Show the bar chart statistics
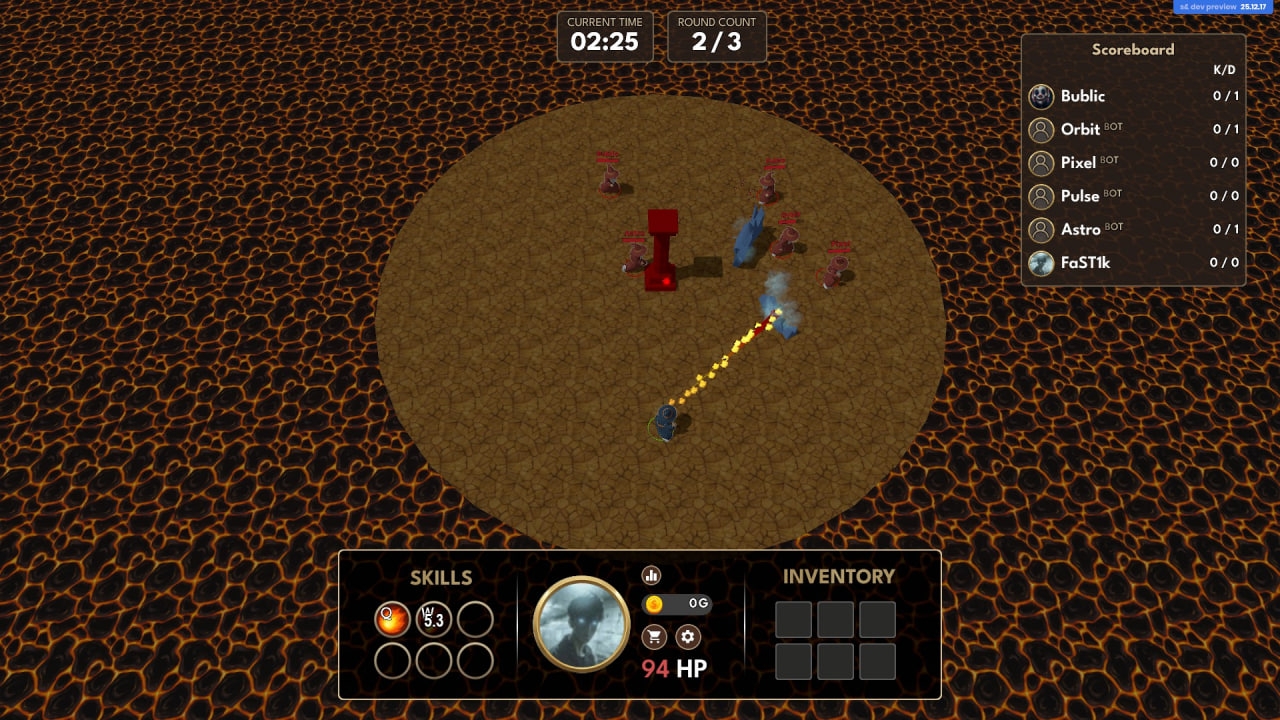The width and height of the screenshot is (1280, 720). [x=652, y=575]
